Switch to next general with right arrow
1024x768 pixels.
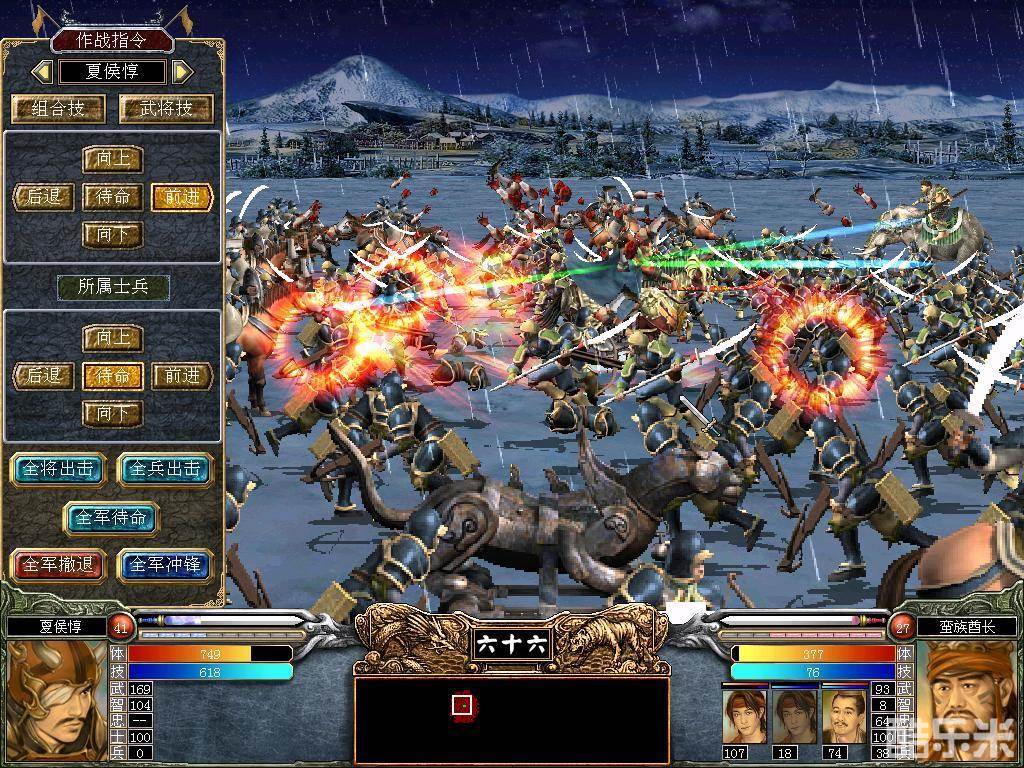pyautogui.click(x=181, y=72)
